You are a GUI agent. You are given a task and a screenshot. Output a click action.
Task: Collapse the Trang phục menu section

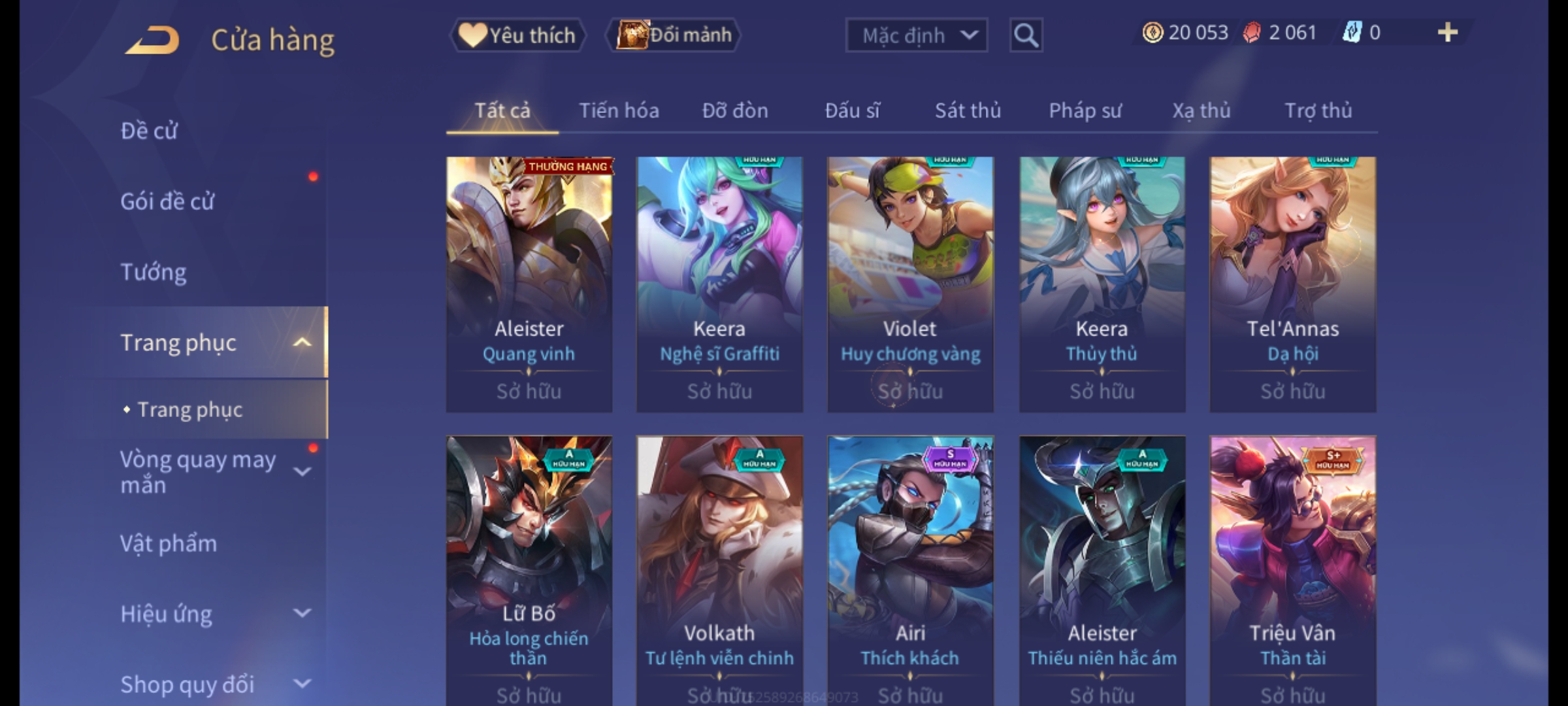coord(302,343)
